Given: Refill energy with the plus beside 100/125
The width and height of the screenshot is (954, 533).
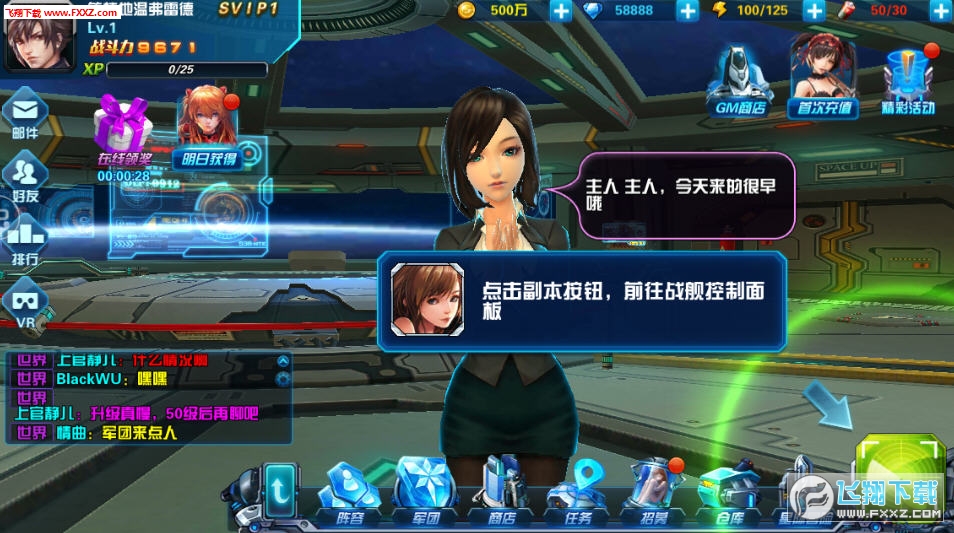Looking at the screenshot, I should [815, 11].
